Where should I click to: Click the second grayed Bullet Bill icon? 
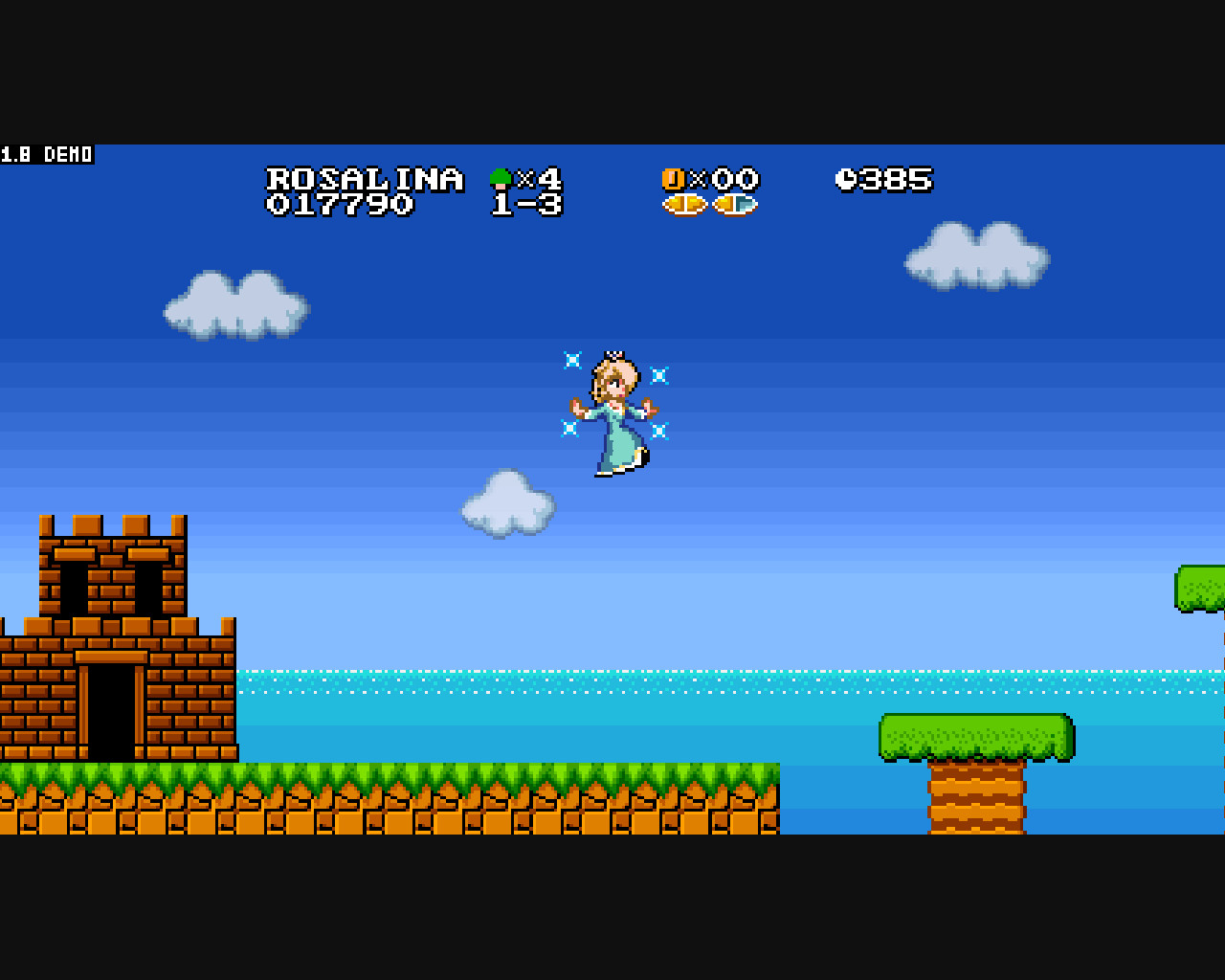coord(736,204)
